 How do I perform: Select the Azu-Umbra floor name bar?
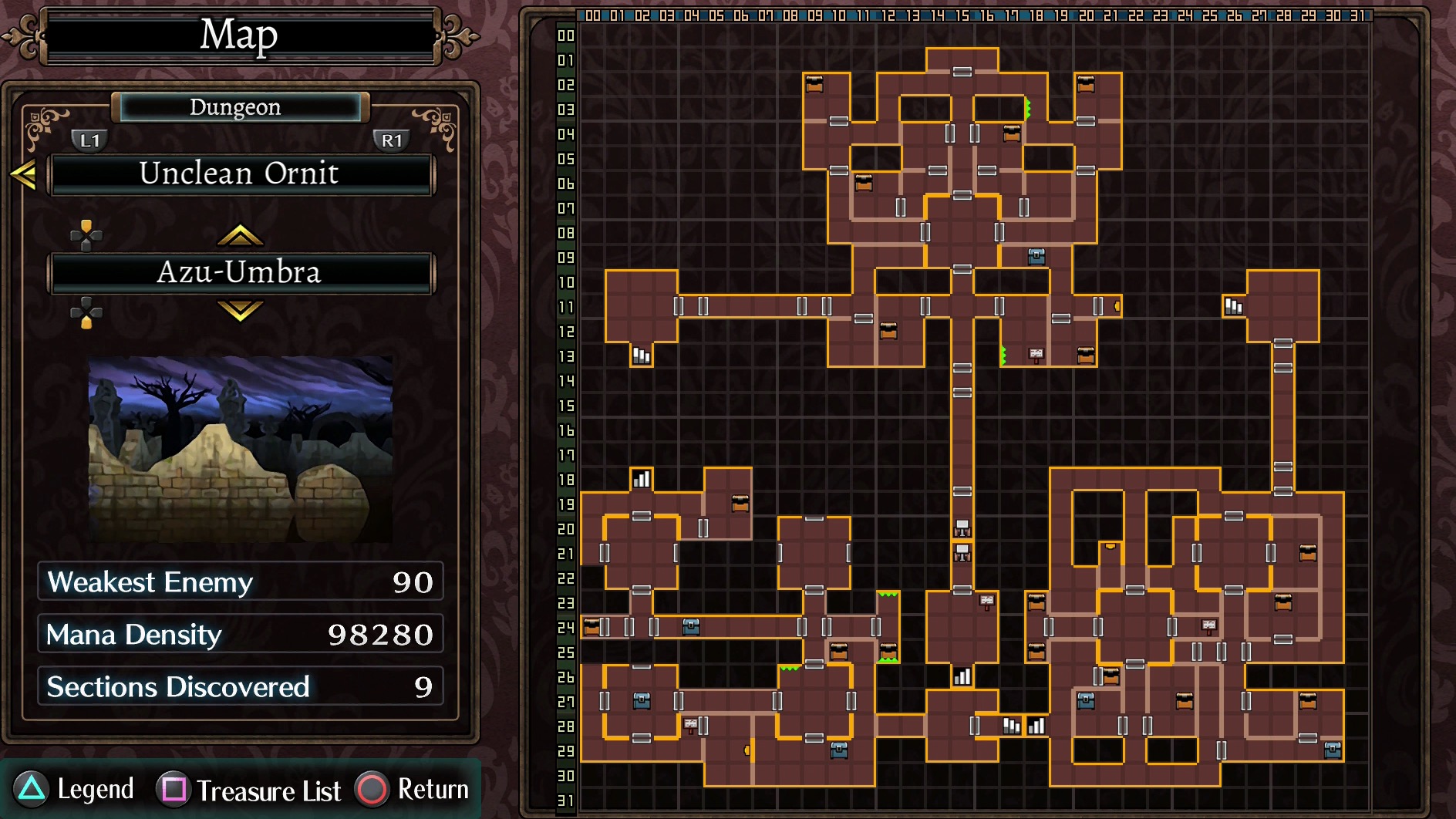241,273
